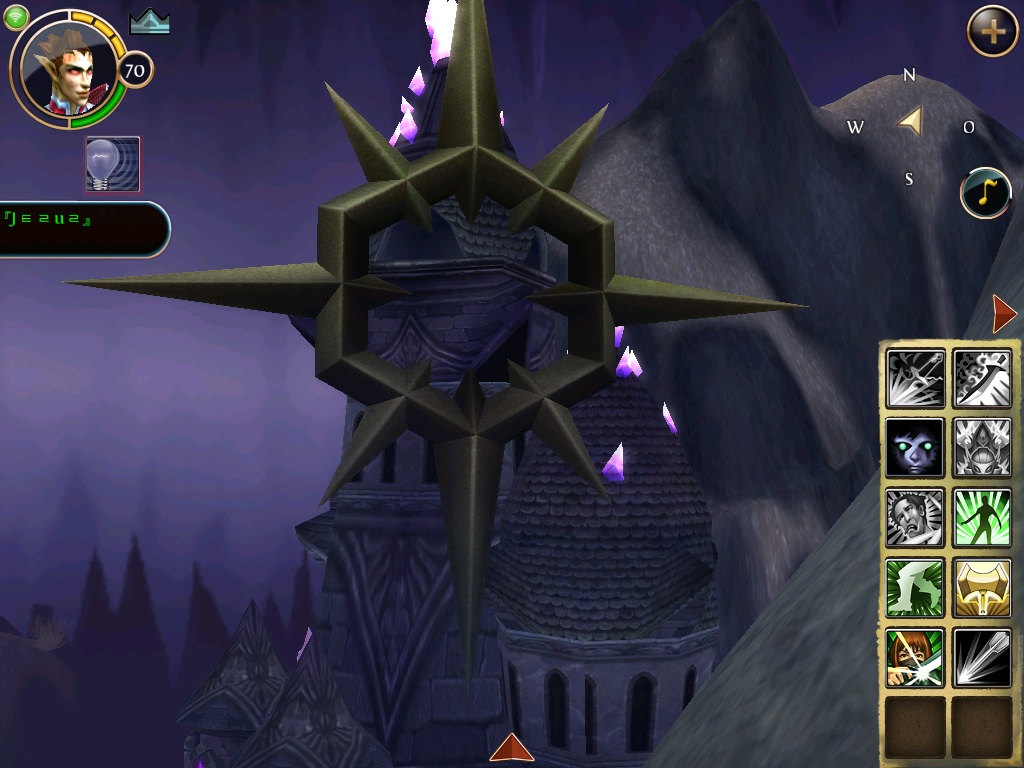Select the light bulb buff icon
Image resolution: width=1024 pixels, height=768 pixels.
tap(113, 164)
